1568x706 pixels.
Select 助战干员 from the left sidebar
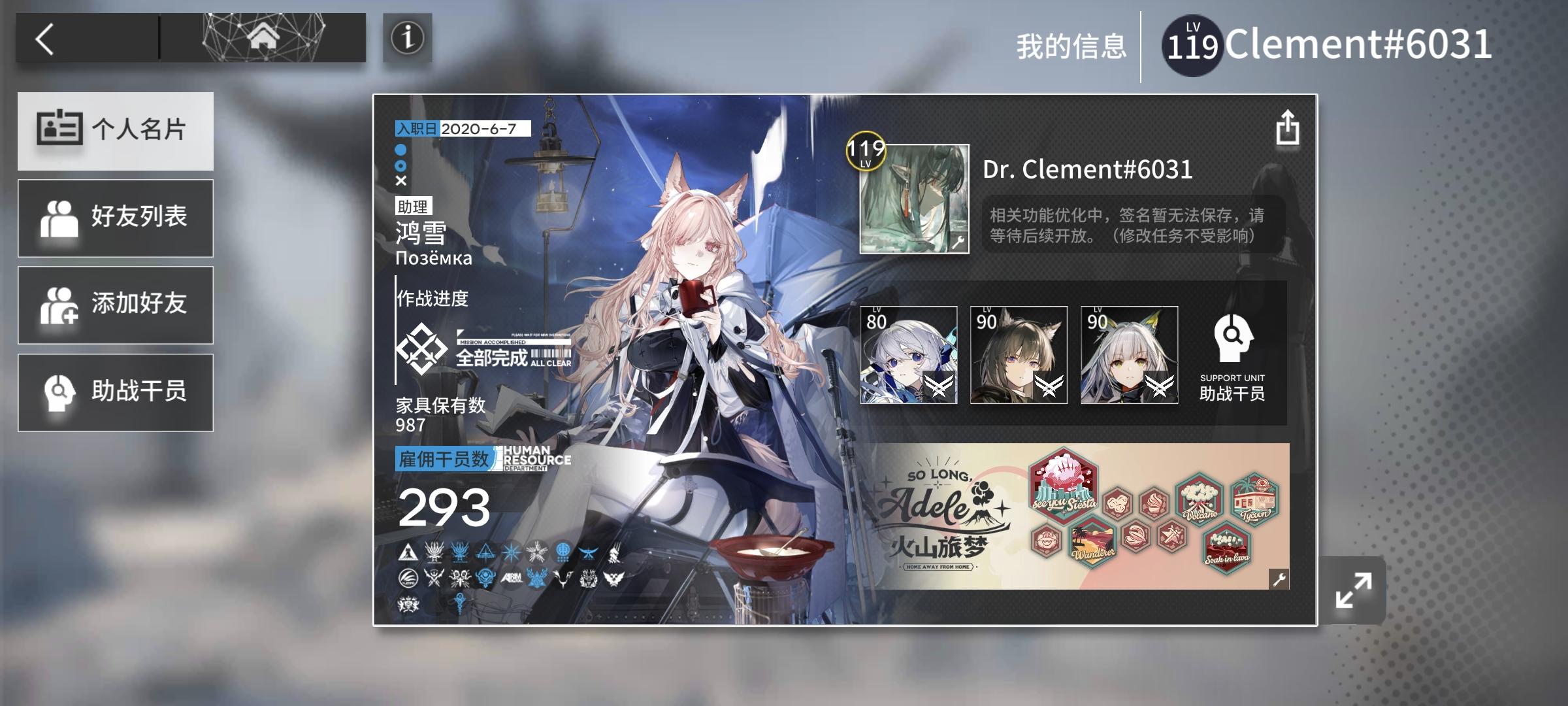pyautogui.click(x=116, y=392)
